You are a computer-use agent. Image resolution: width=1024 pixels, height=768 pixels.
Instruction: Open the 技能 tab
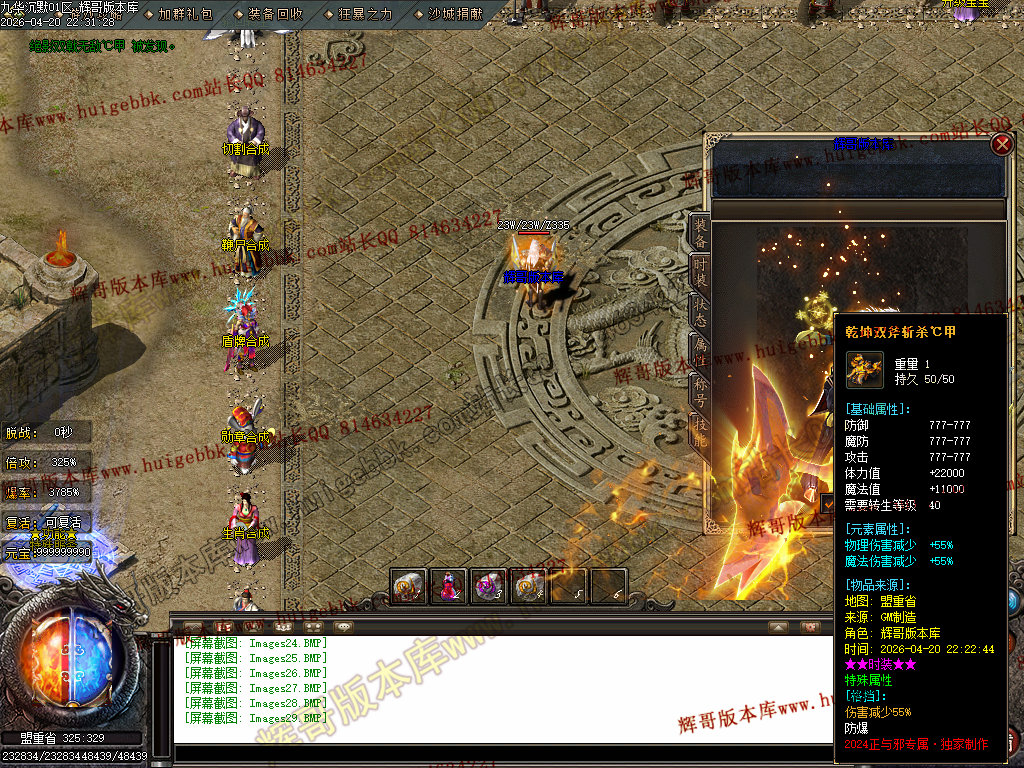click(x=701, y=428)
